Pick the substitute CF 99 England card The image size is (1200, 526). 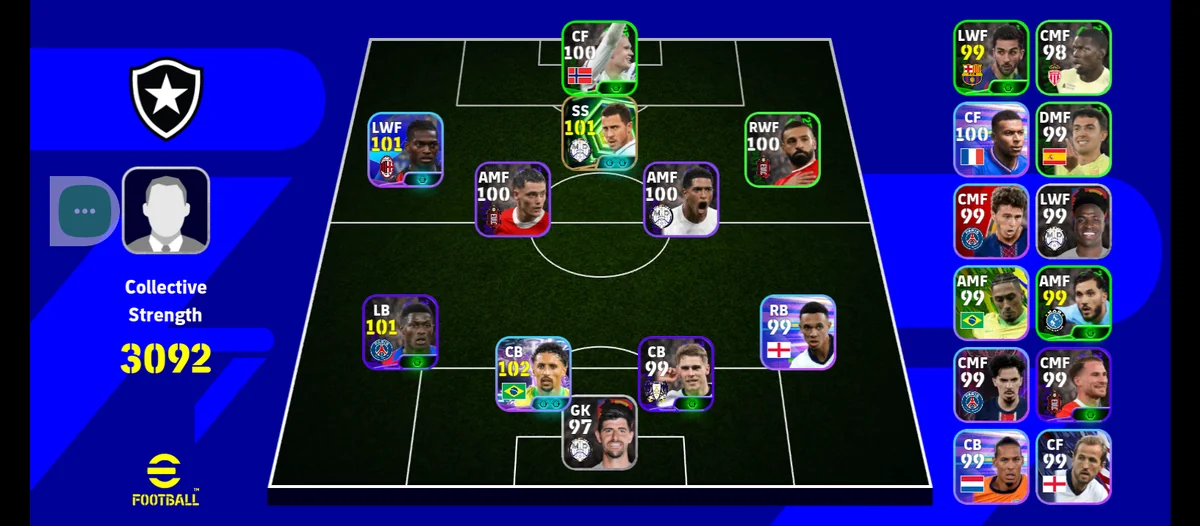(1073, 467)
